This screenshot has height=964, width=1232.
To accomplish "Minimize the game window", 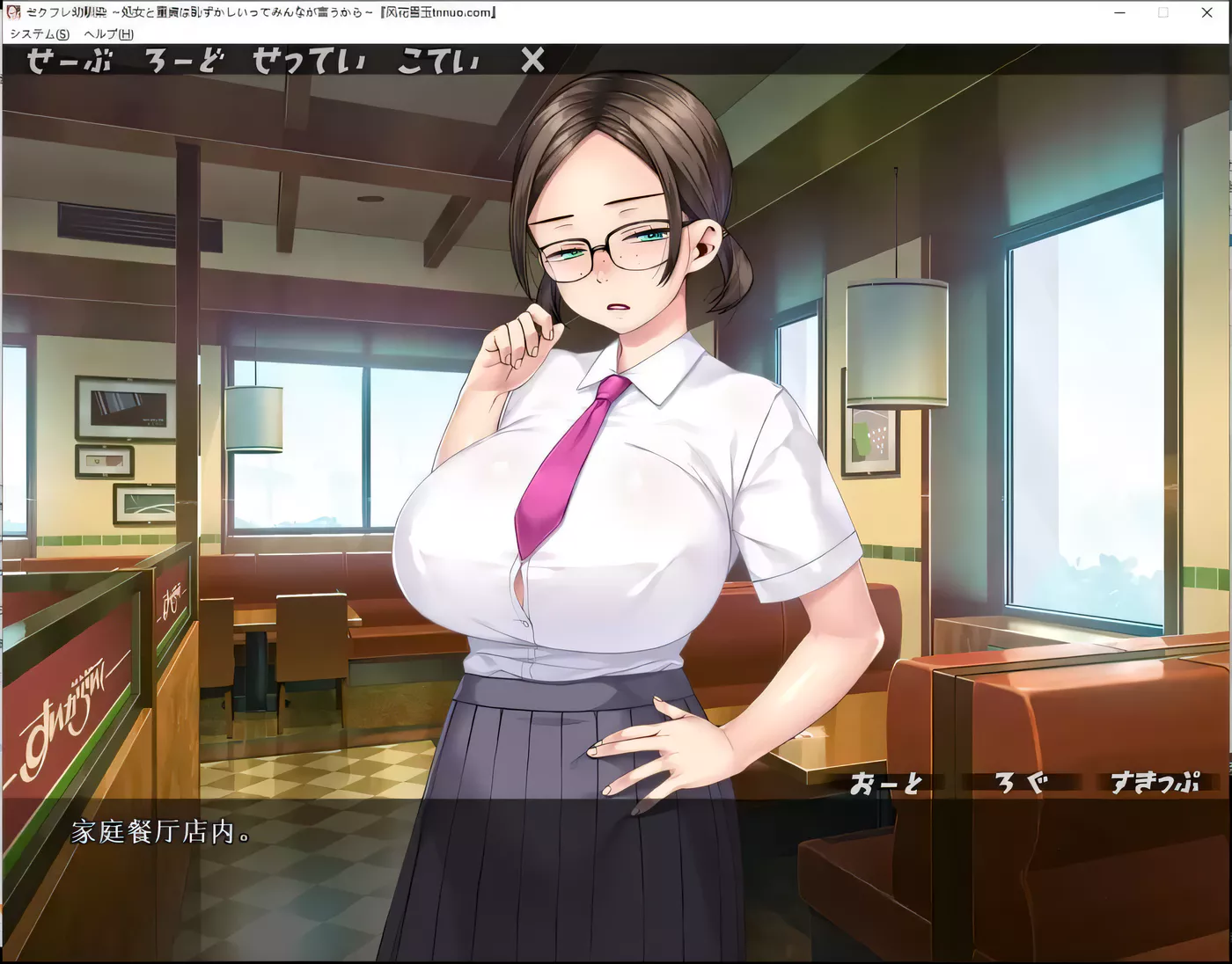I will (1120, 12).
